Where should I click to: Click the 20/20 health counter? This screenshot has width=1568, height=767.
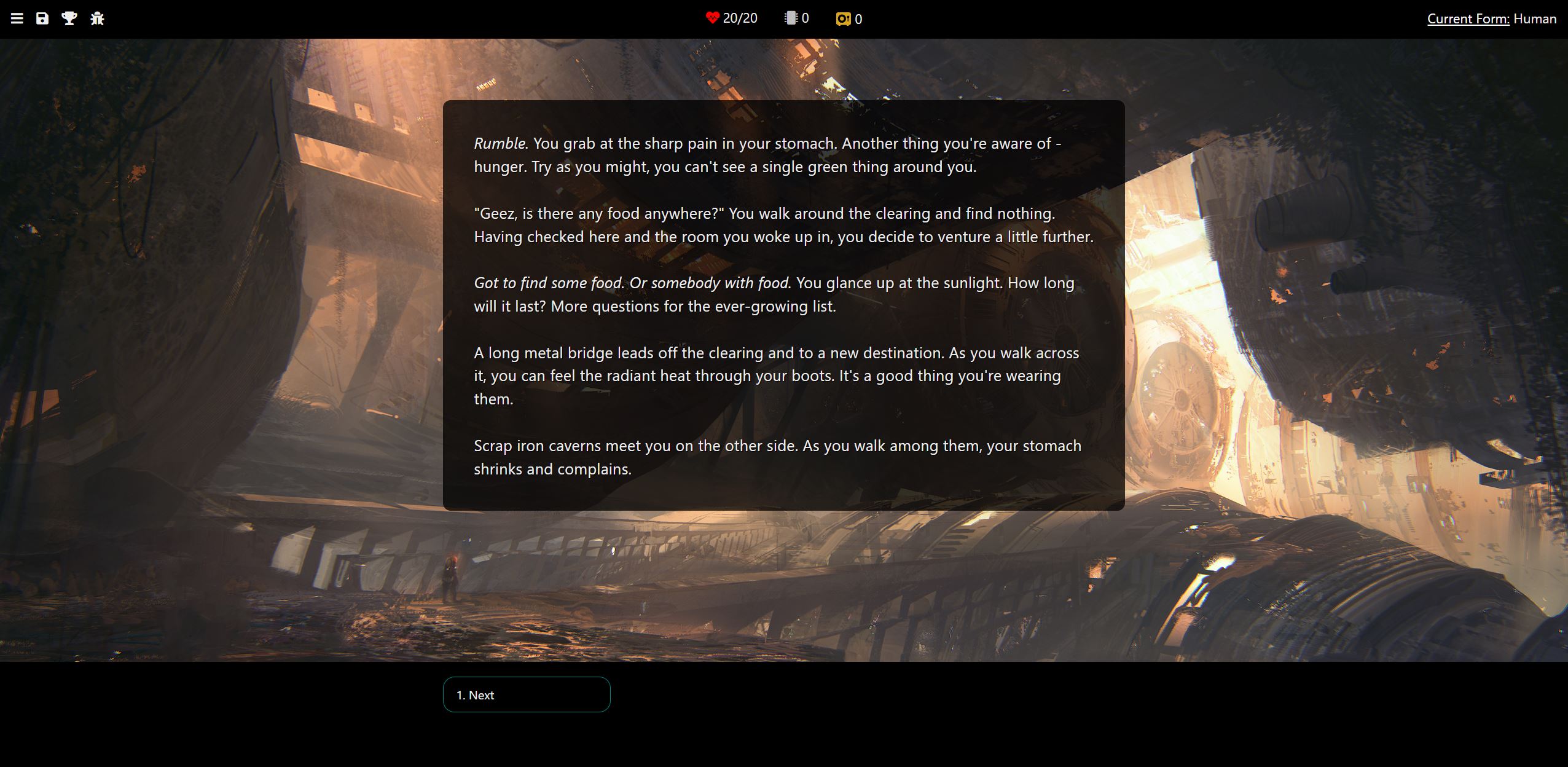[x=740, y=18]
